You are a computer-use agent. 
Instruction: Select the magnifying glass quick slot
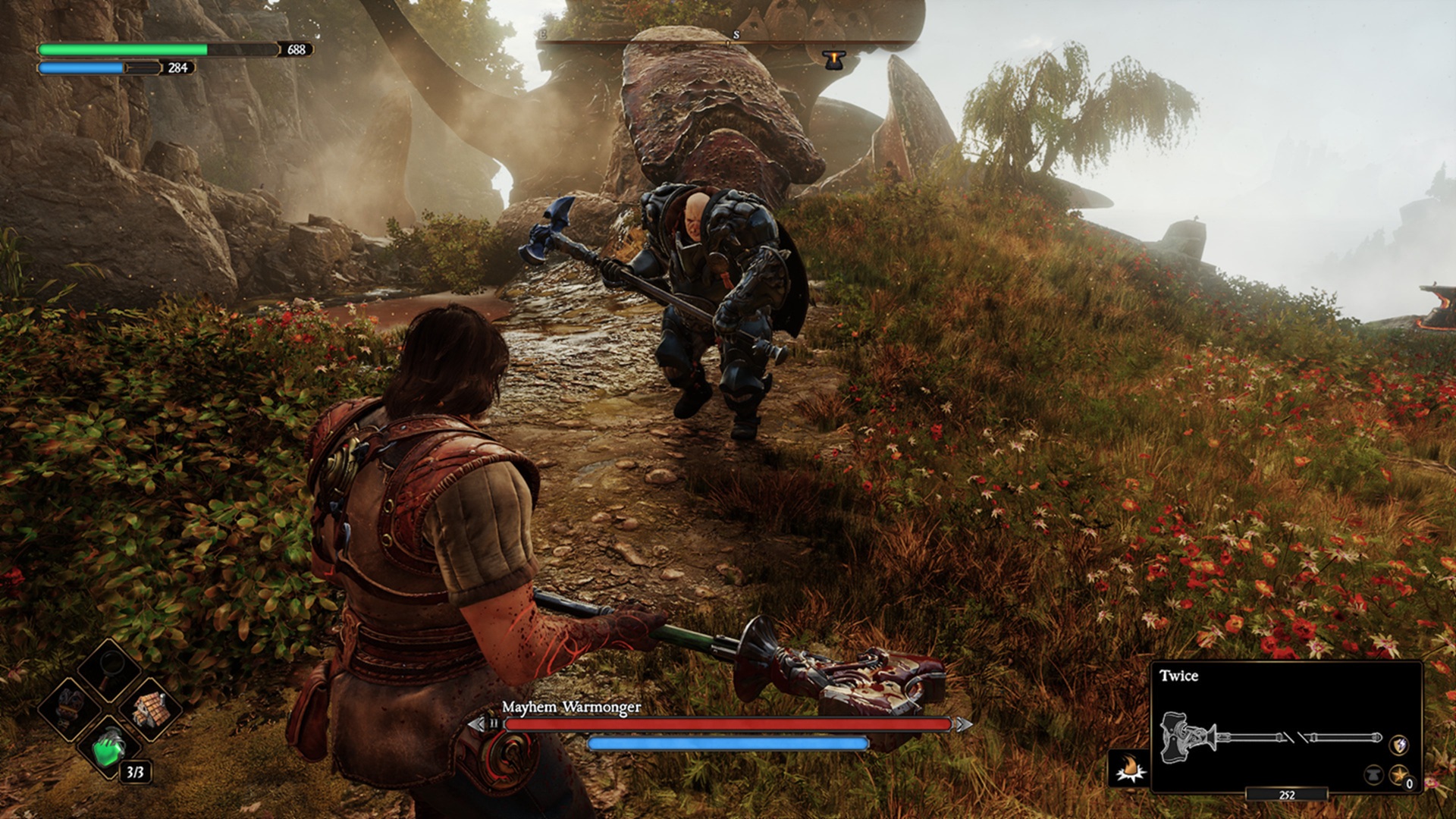coord(111,667)
